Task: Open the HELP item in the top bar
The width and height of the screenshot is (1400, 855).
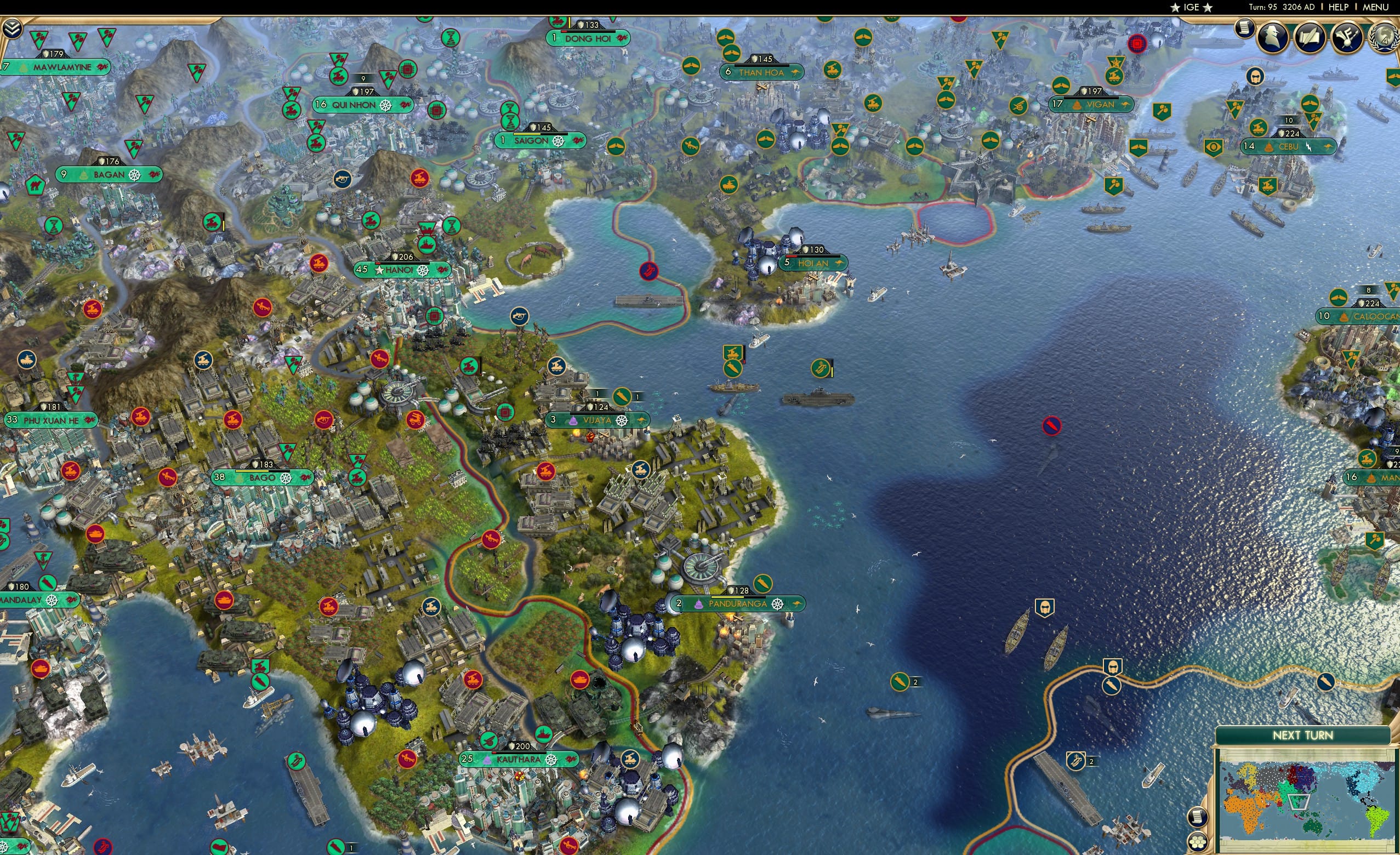Action: pyautogui.click(x=1340, y=7)
